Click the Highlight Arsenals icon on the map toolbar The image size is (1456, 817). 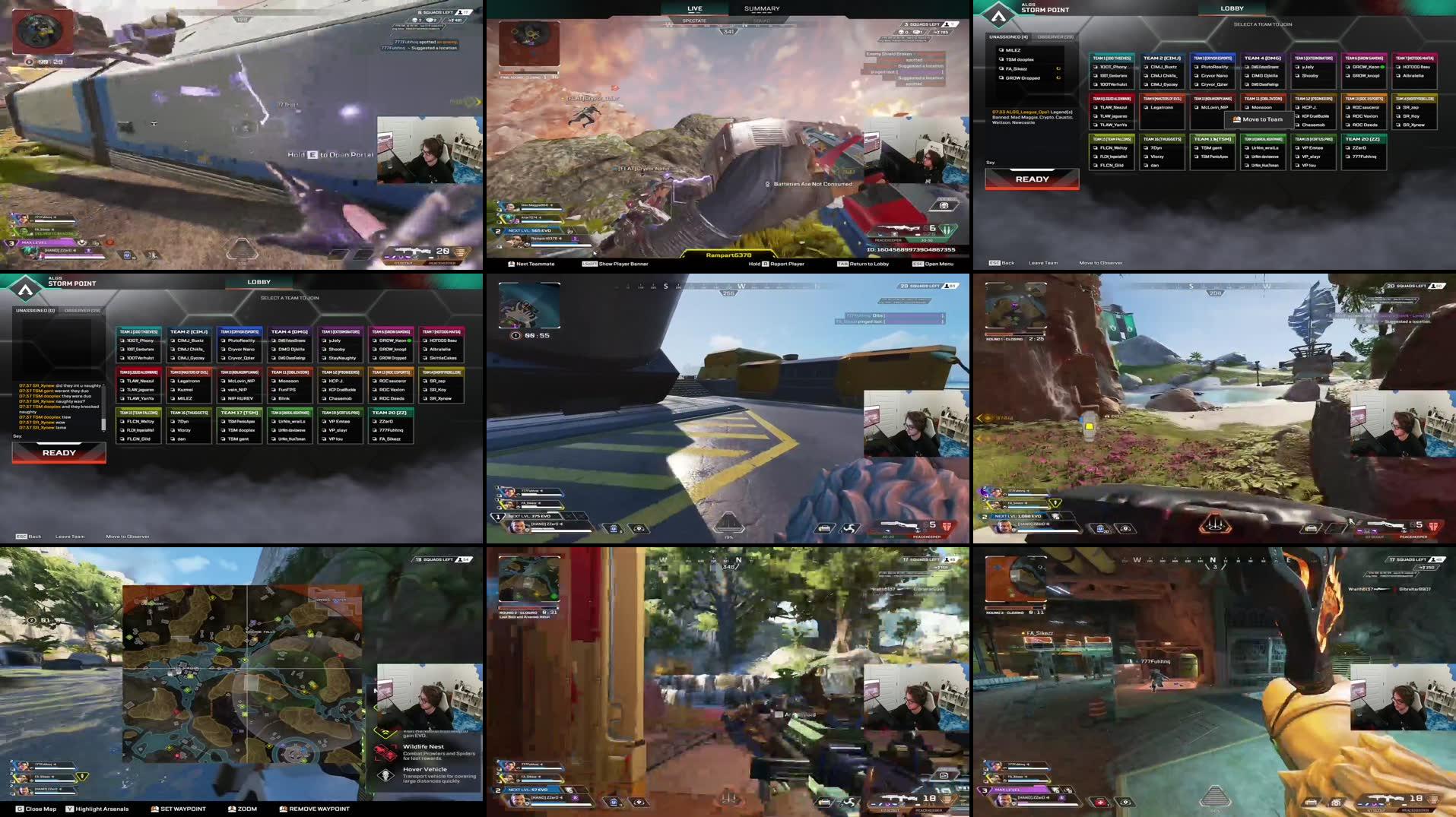click(69, 809)
